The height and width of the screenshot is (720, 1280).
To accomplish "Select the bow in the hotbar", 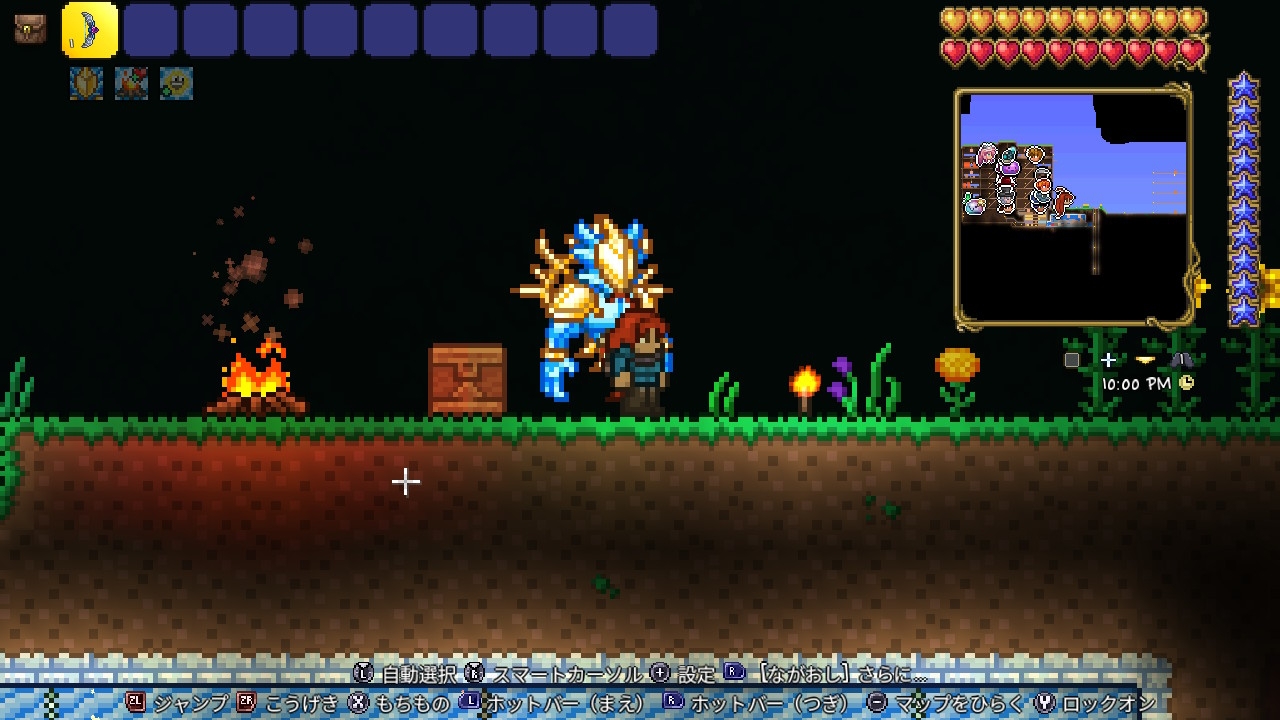I will click(x=90, y=30).
